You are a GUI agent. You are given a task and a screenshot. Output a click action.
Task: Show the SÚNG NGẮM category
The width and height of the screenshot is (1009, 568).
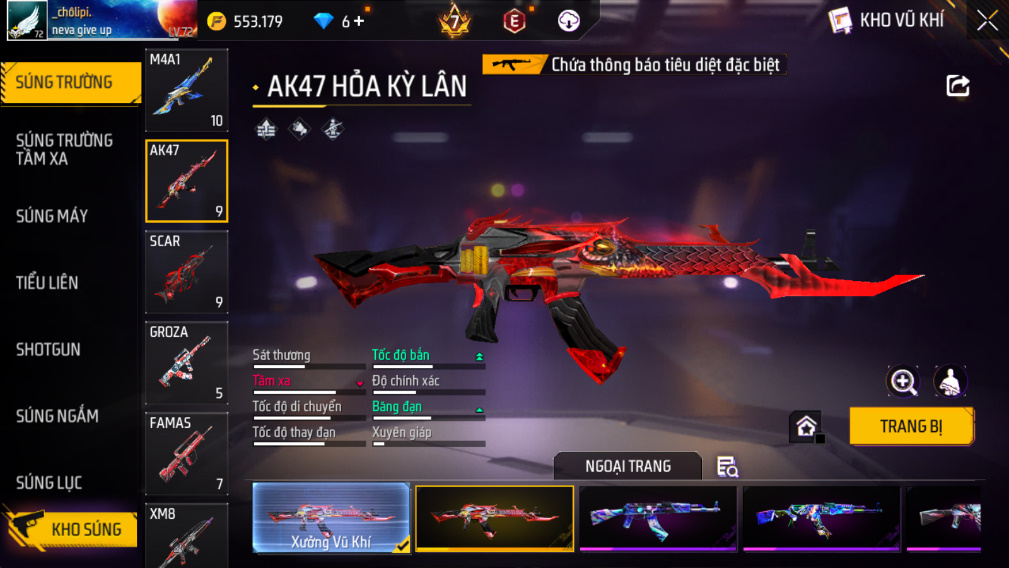[x=57, y=416]
